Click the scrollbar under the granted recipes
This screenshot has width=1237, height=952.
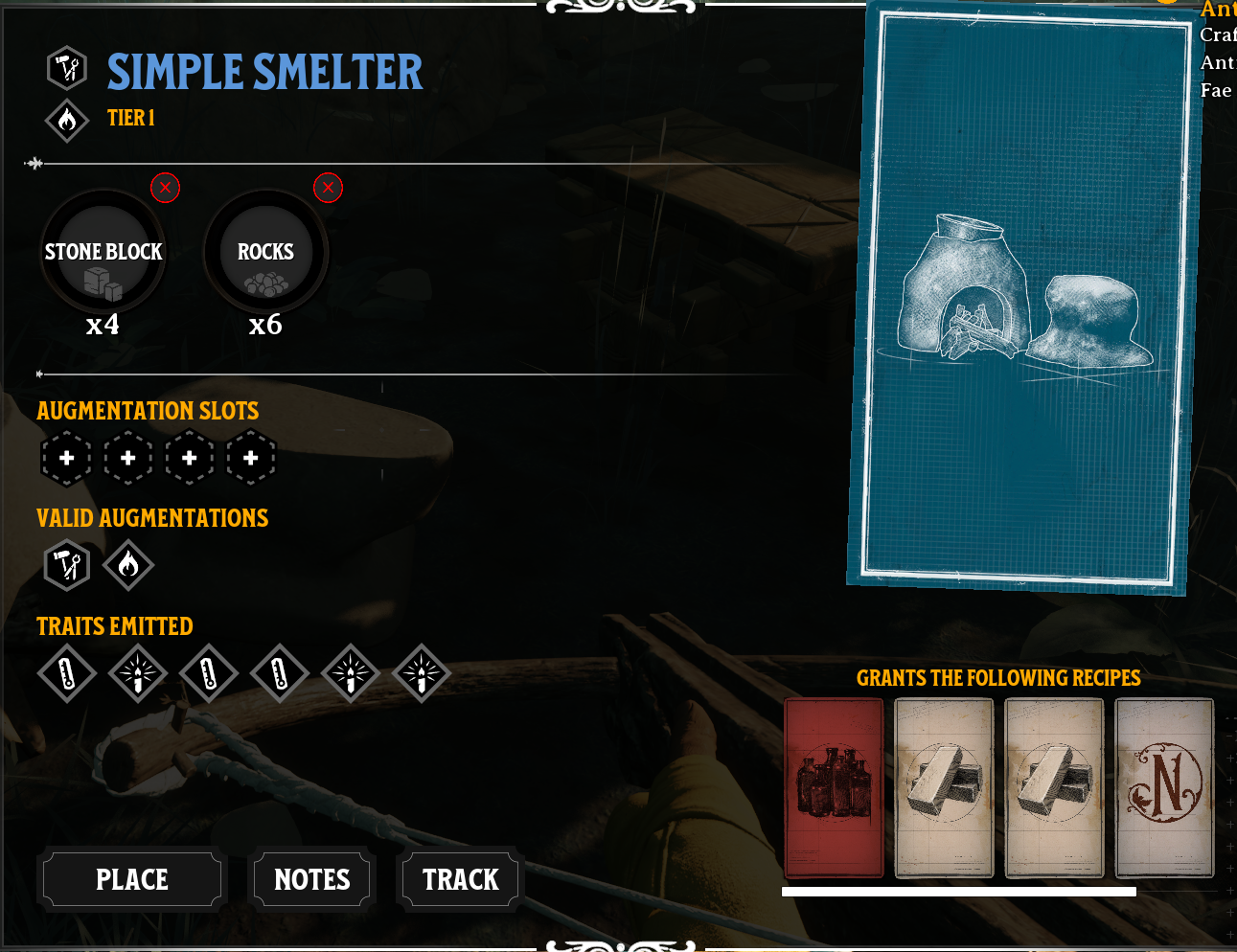958,891
